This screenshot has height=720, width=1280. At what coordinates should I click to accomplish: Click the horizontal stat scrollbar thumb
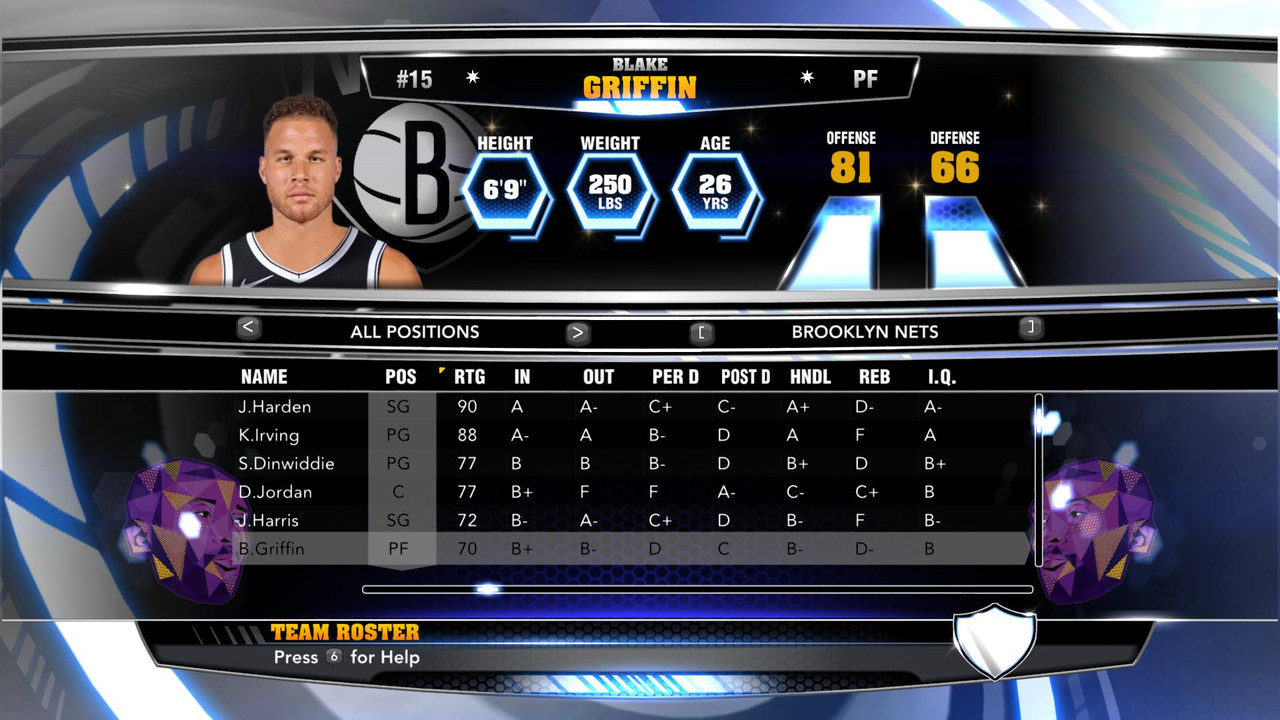click(487, 589)
